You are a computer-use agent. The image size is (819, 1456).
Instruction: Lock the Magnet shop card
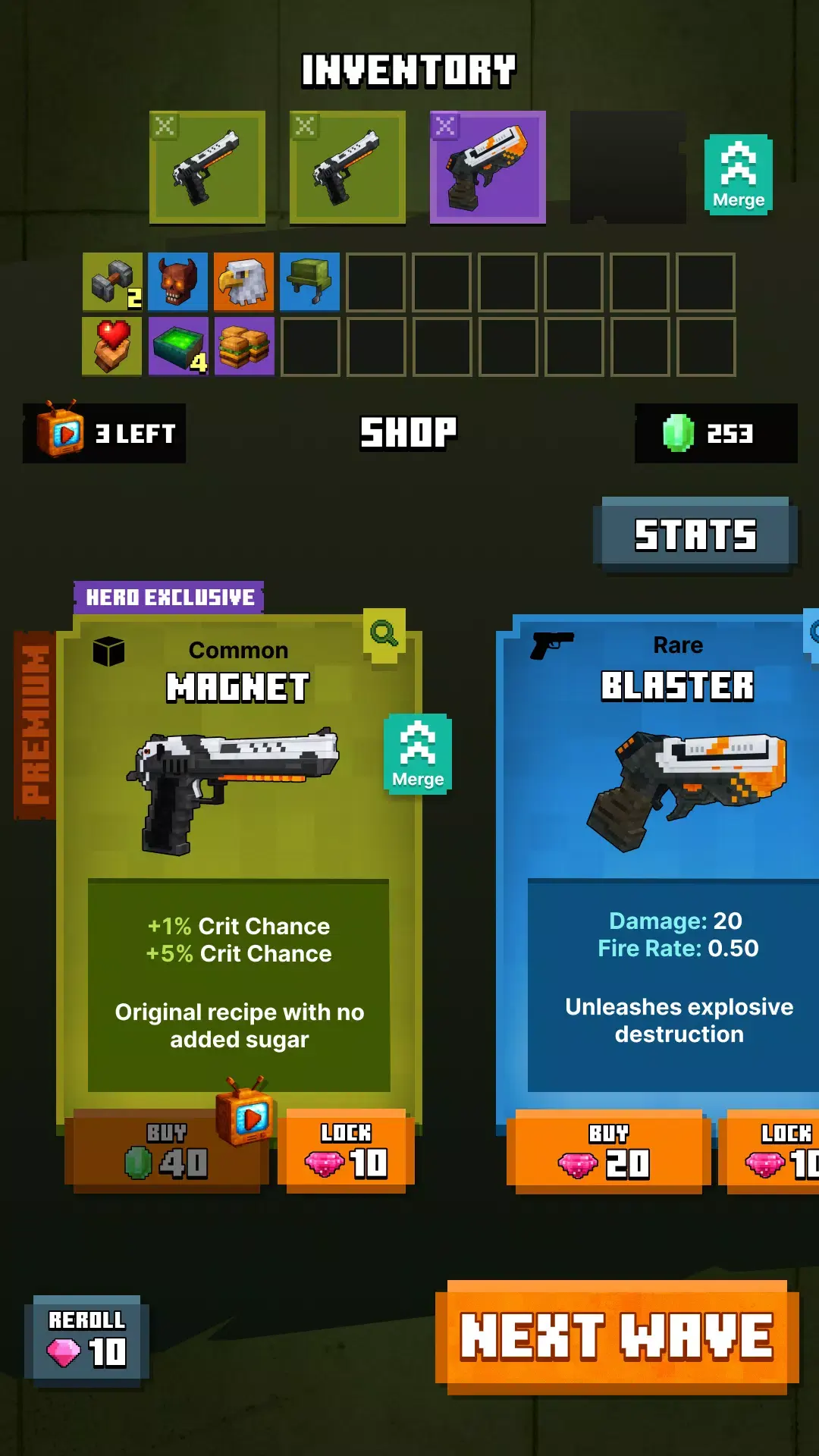[347, 1151]
